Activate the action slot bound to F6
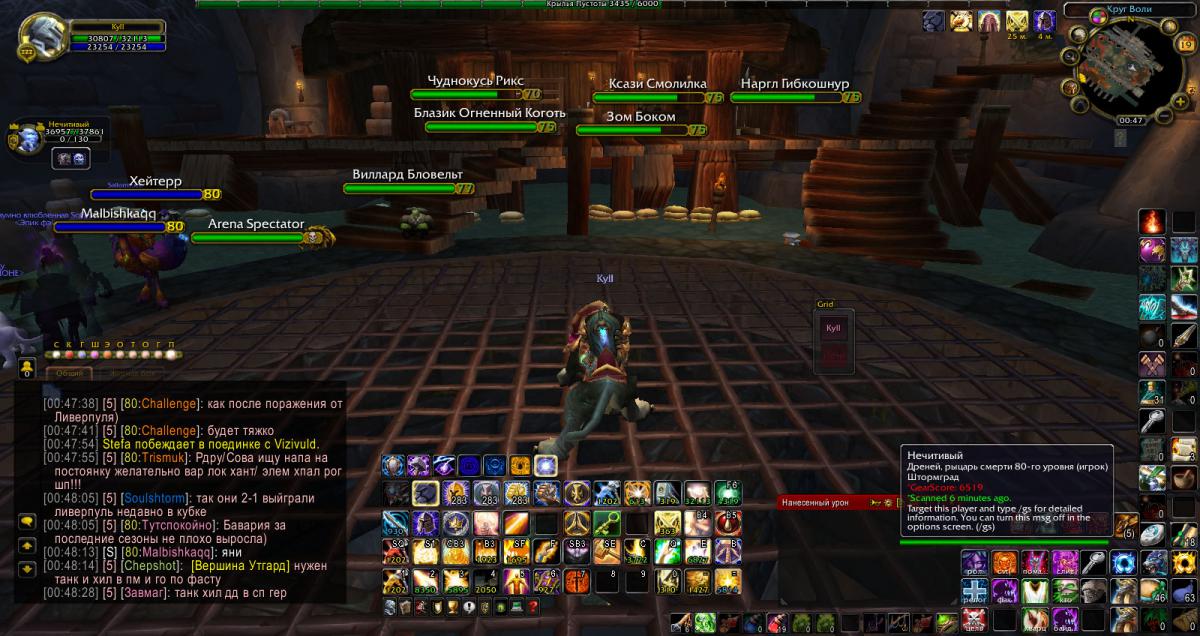1200x636 pixels. point(727,492)
